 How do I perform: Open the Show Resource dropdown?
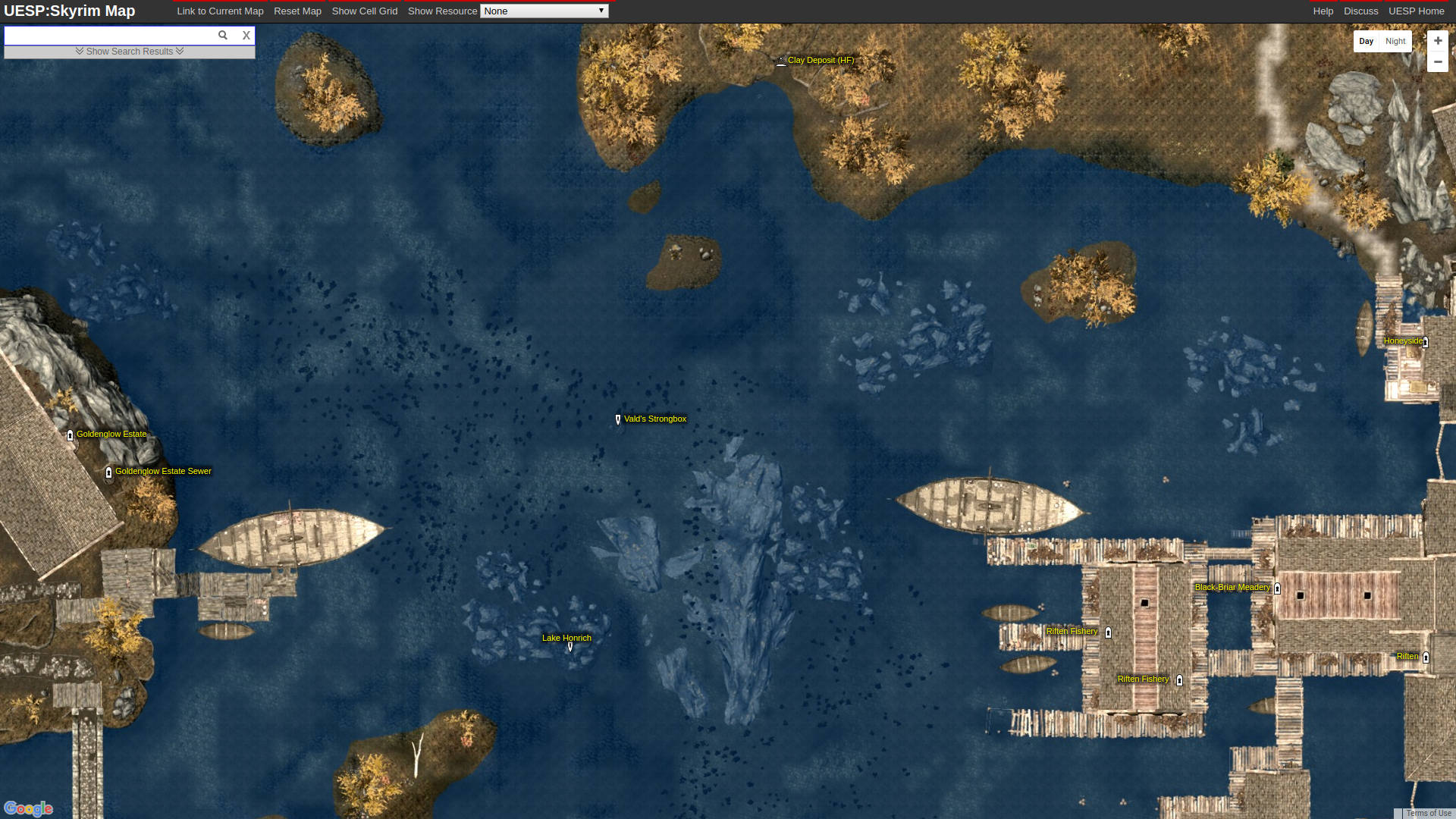544,11
